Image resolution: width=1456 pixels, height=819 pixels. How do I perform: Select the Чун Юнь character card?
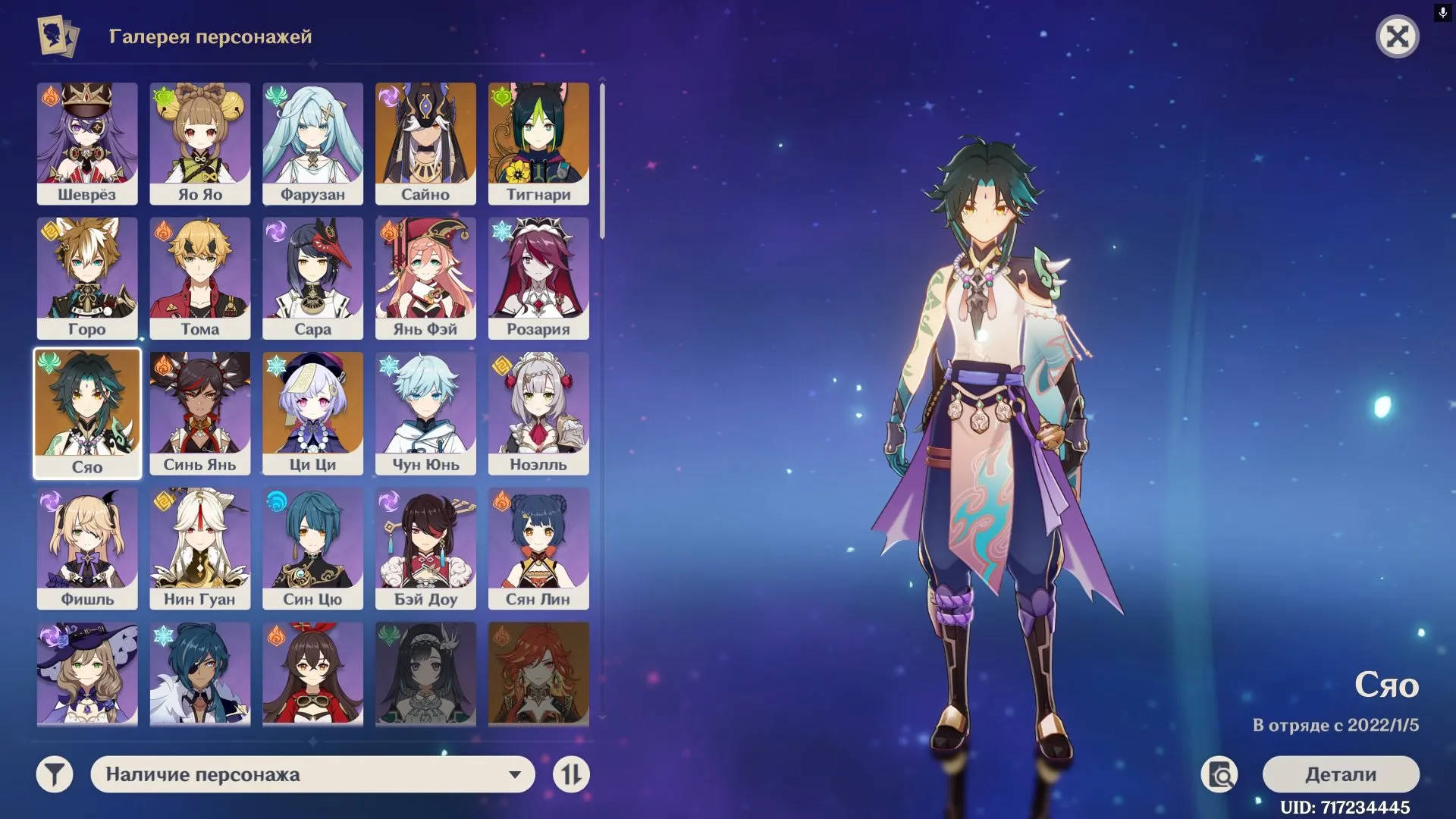(425, 413)
